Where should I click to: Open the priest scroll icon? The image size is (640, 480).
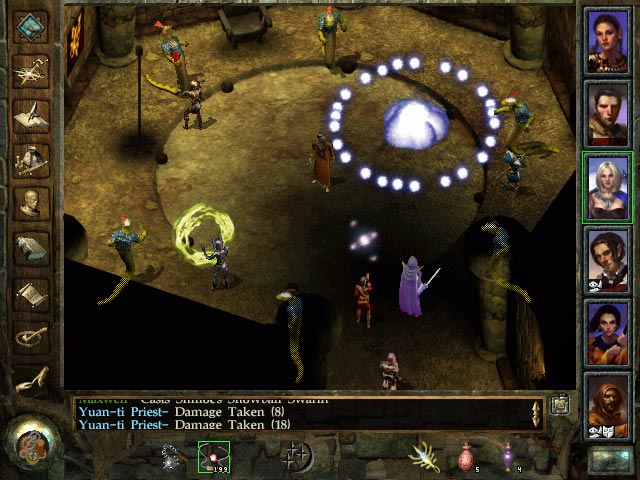[32, 294]
